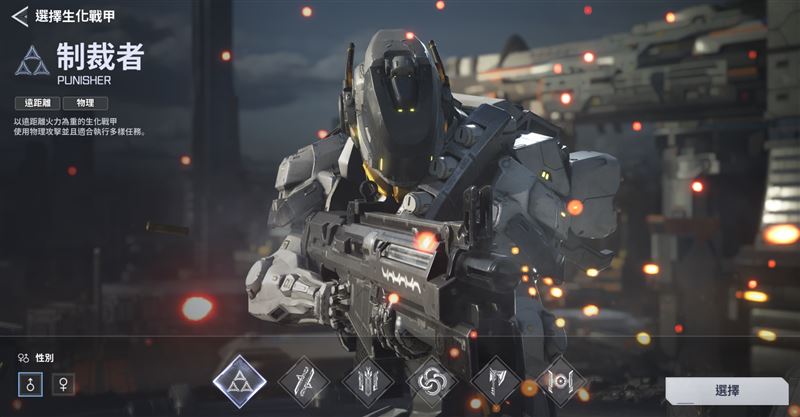The width and height of the screenshot is (800, 417).
Task: Select the class icon with a circle between brackets
Action: click(x=560, y=382)
